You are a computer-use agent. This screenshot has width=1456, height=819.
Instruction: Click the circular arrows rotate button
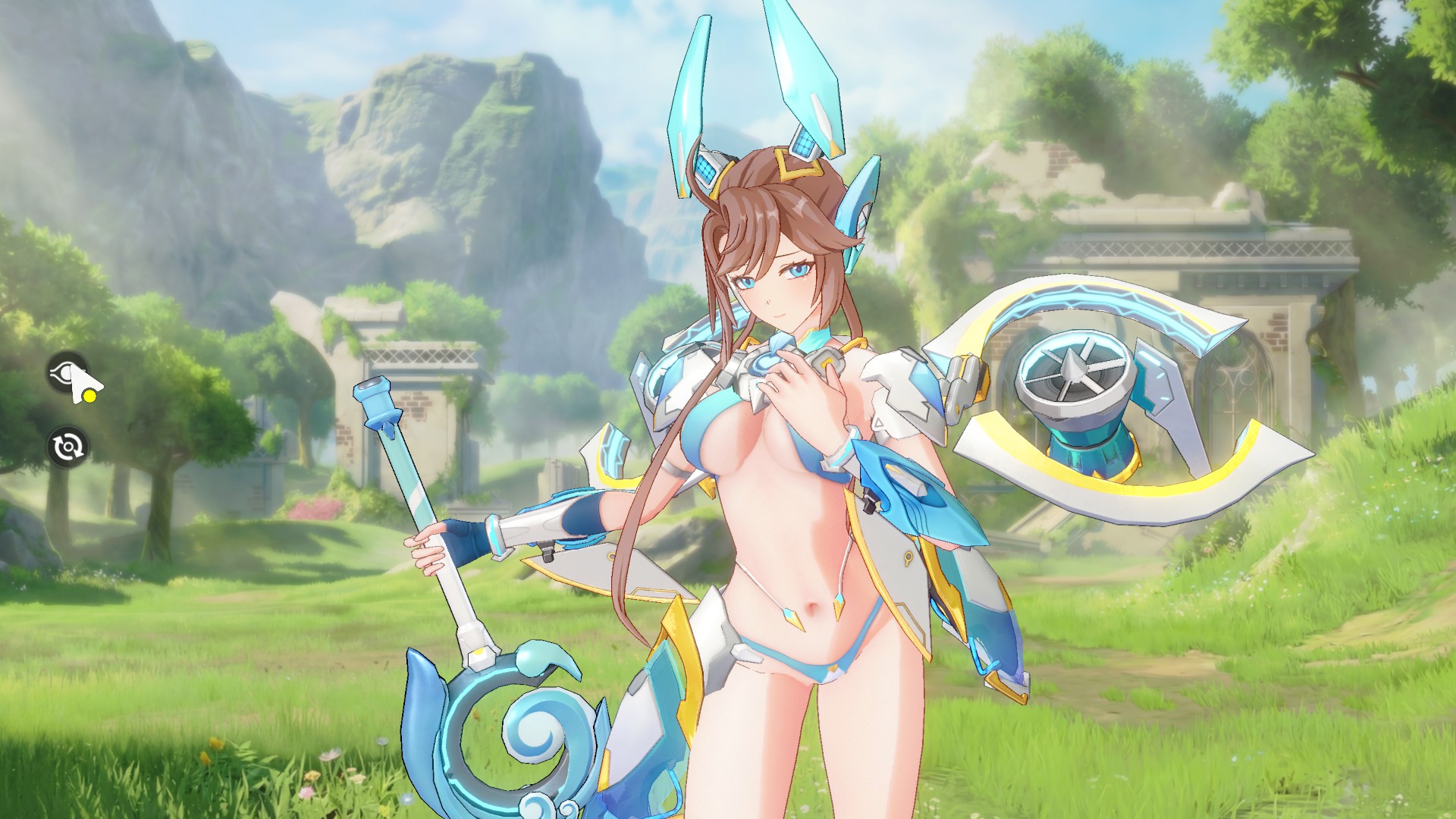pyautogui.click(x=67, y=446)
